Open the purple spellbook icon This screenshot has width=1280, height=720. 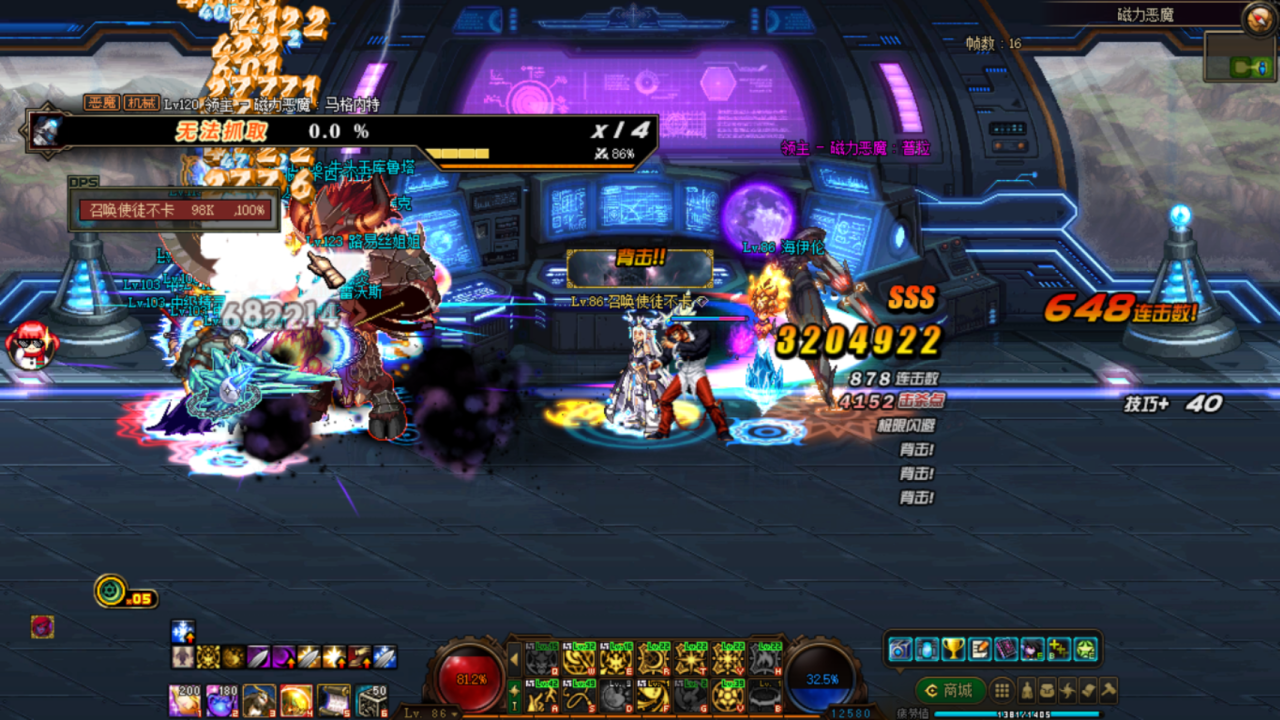(1006, 649)
